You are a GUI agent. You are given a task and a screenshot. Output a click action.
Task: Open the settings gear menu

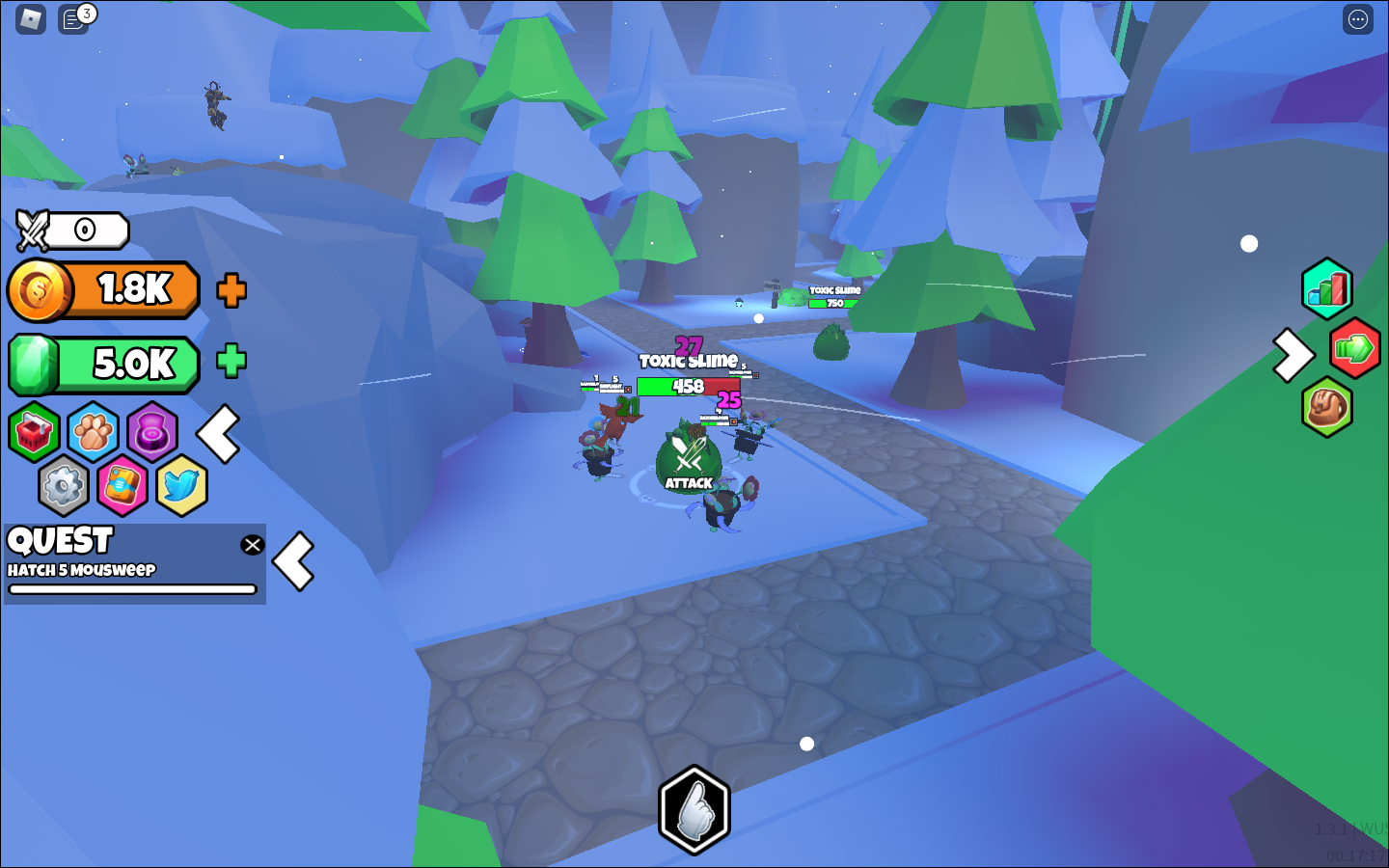(x=63, y=485)
